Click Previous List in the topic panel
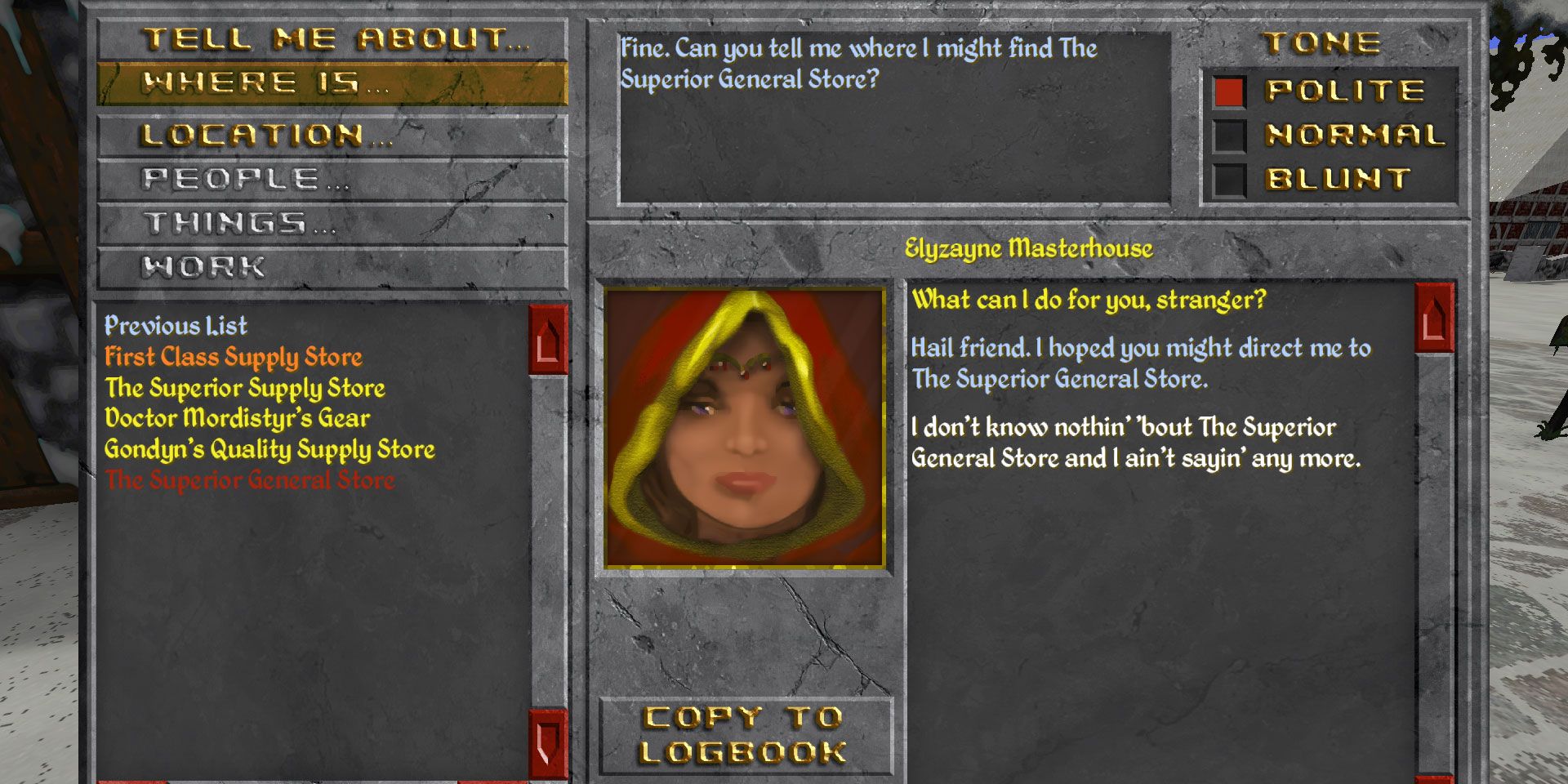The image size is (1568, 784). tap(176, 327)
